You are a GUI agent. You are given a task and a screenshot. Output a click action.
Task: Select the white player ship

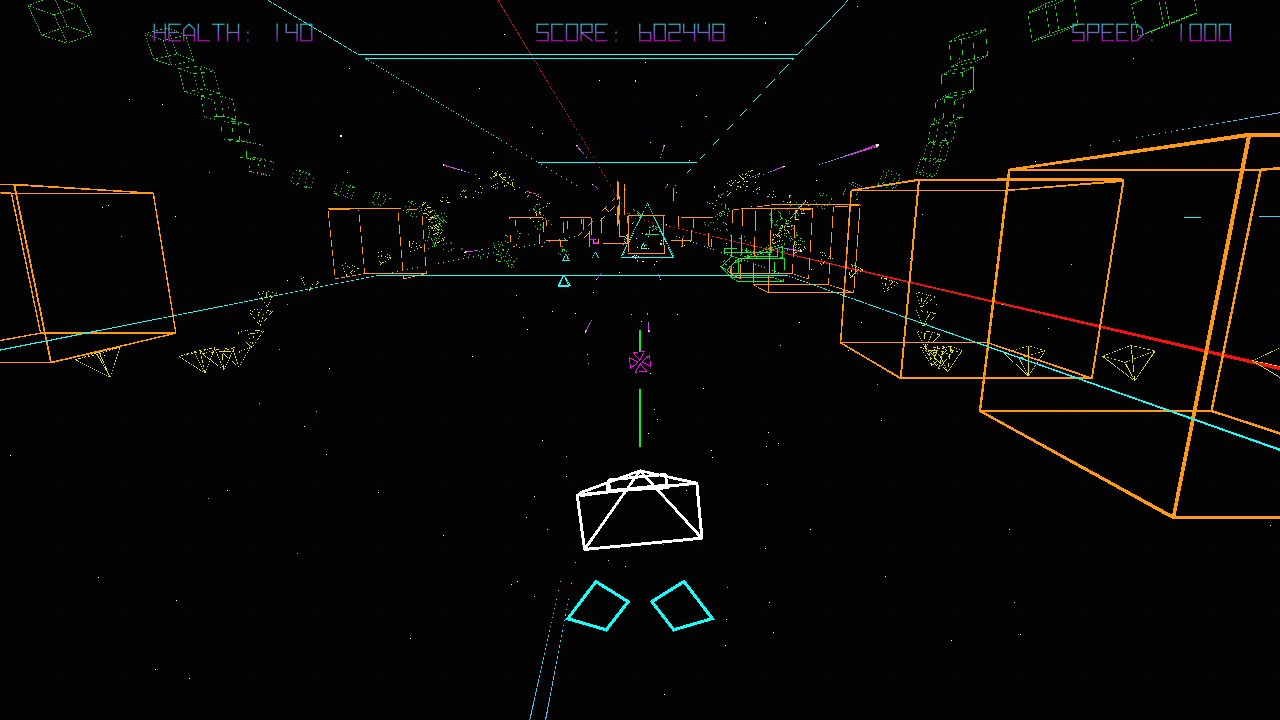tap(640, 510)
